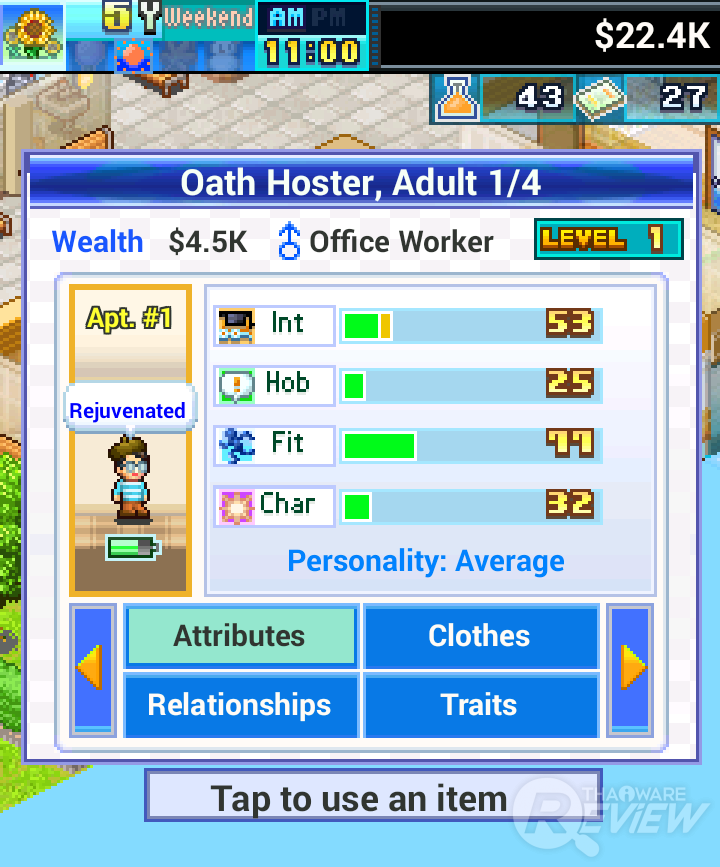Open the Clothes tab

[x=480, y=636]
